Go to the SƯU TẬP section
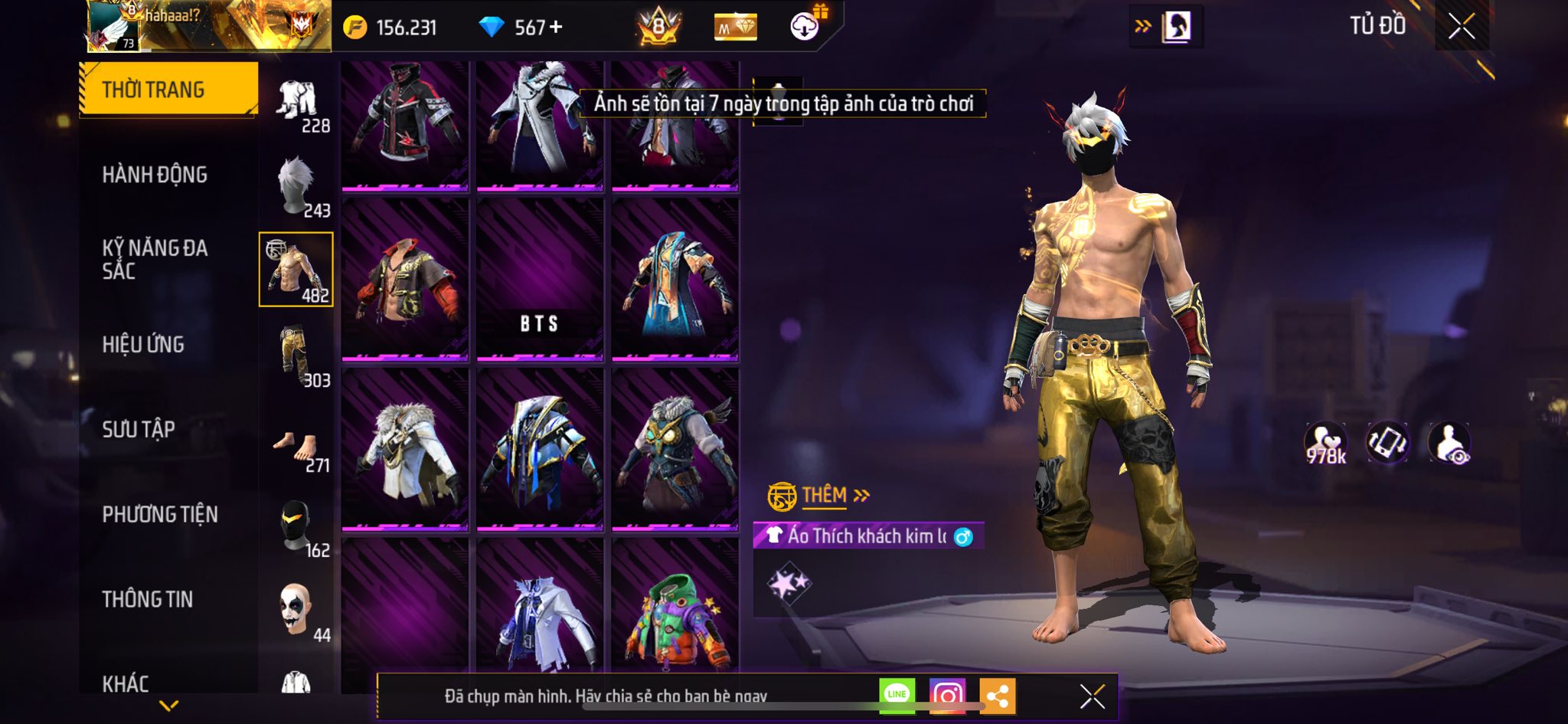The width and height of the screenshot is (1568, 724). tap(139, 429)
